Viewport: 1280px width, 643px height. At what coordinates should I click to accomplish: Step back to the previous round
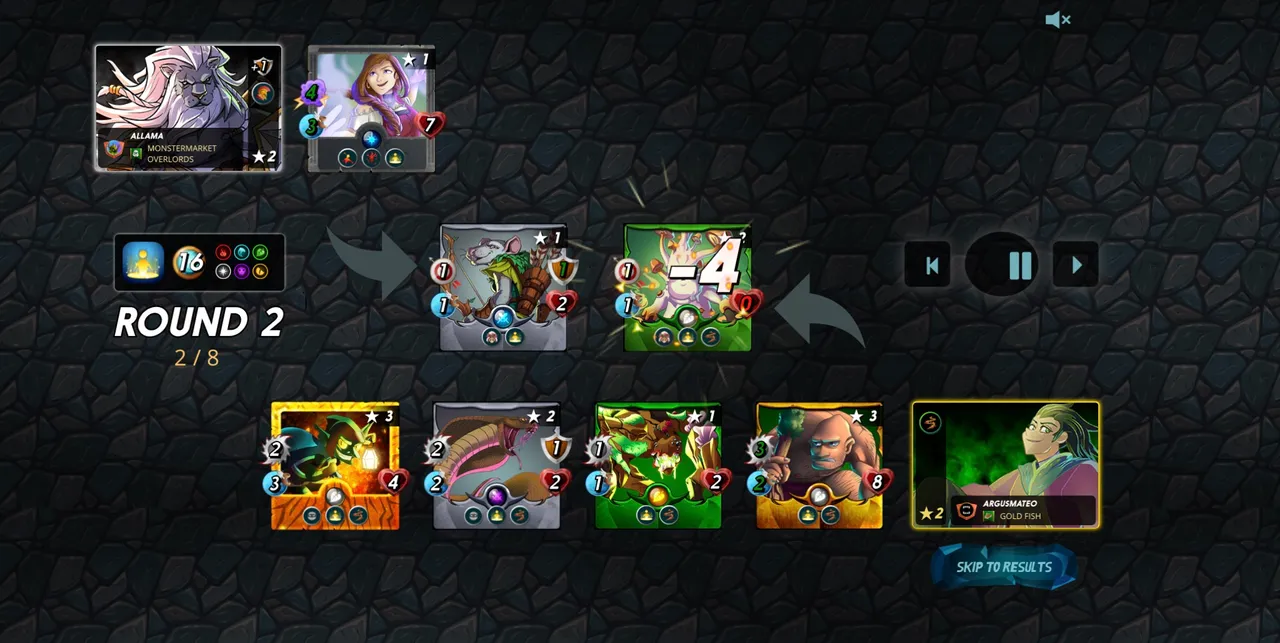932,265
